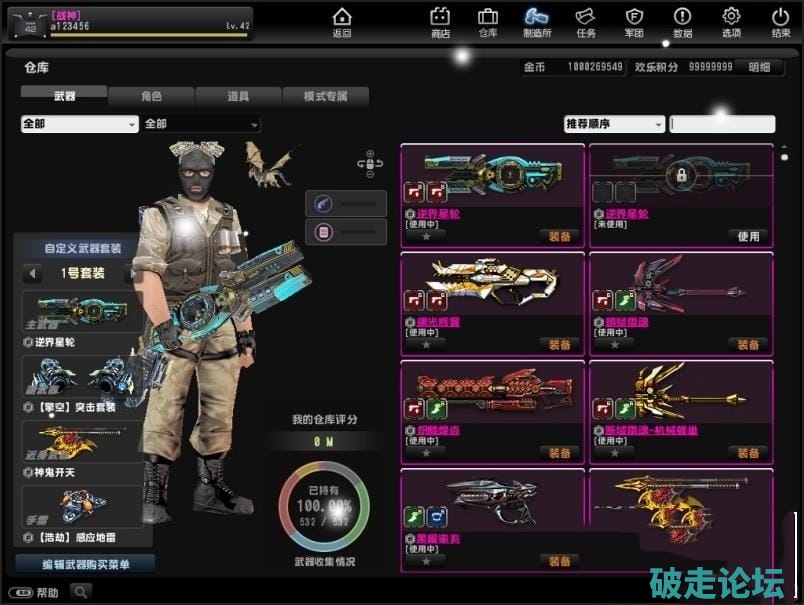Open the 军团 clan menu
The width and height of the screenshot is (804, 605).
click(634, 22)
